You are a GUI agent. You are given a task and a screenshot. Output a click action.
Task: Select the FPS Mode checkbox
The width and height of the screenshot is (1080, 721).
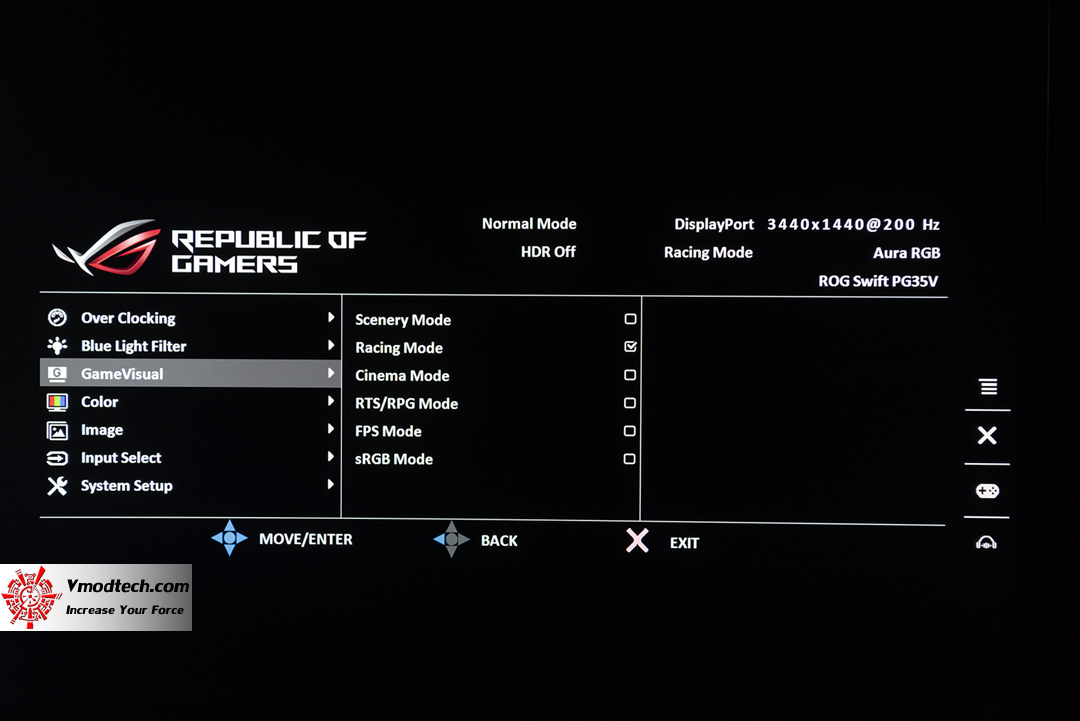(630, 431)
